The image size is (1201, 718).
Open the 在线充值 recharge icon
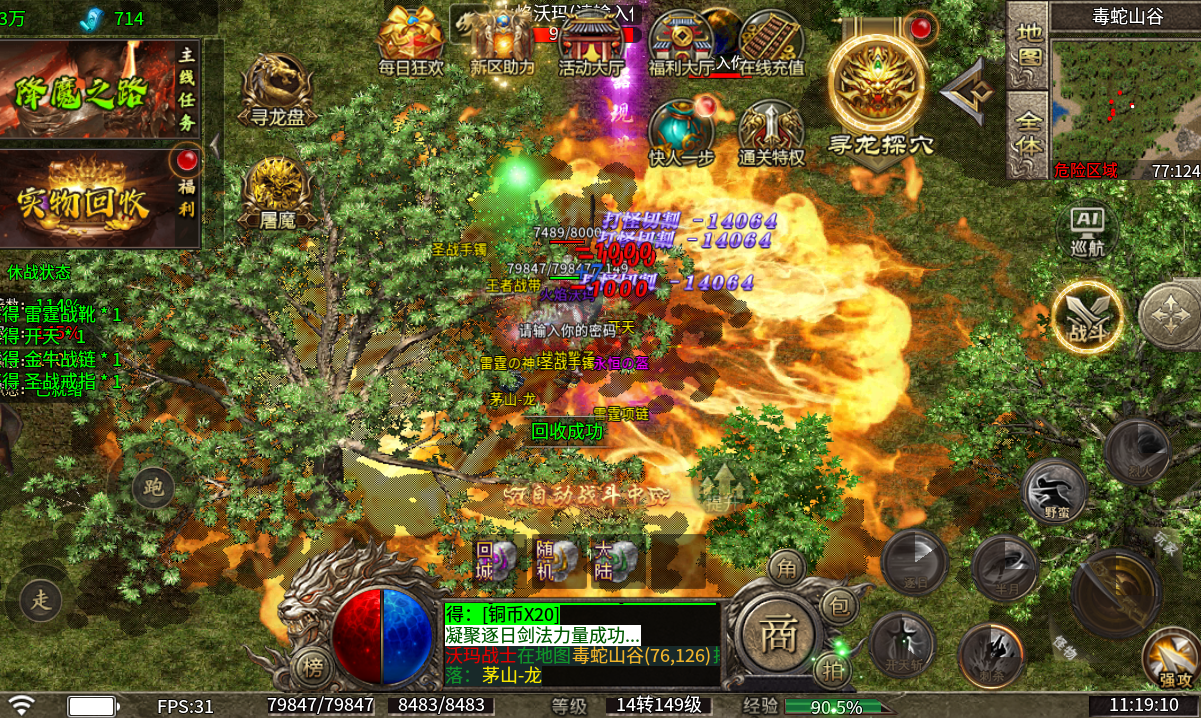771,40
